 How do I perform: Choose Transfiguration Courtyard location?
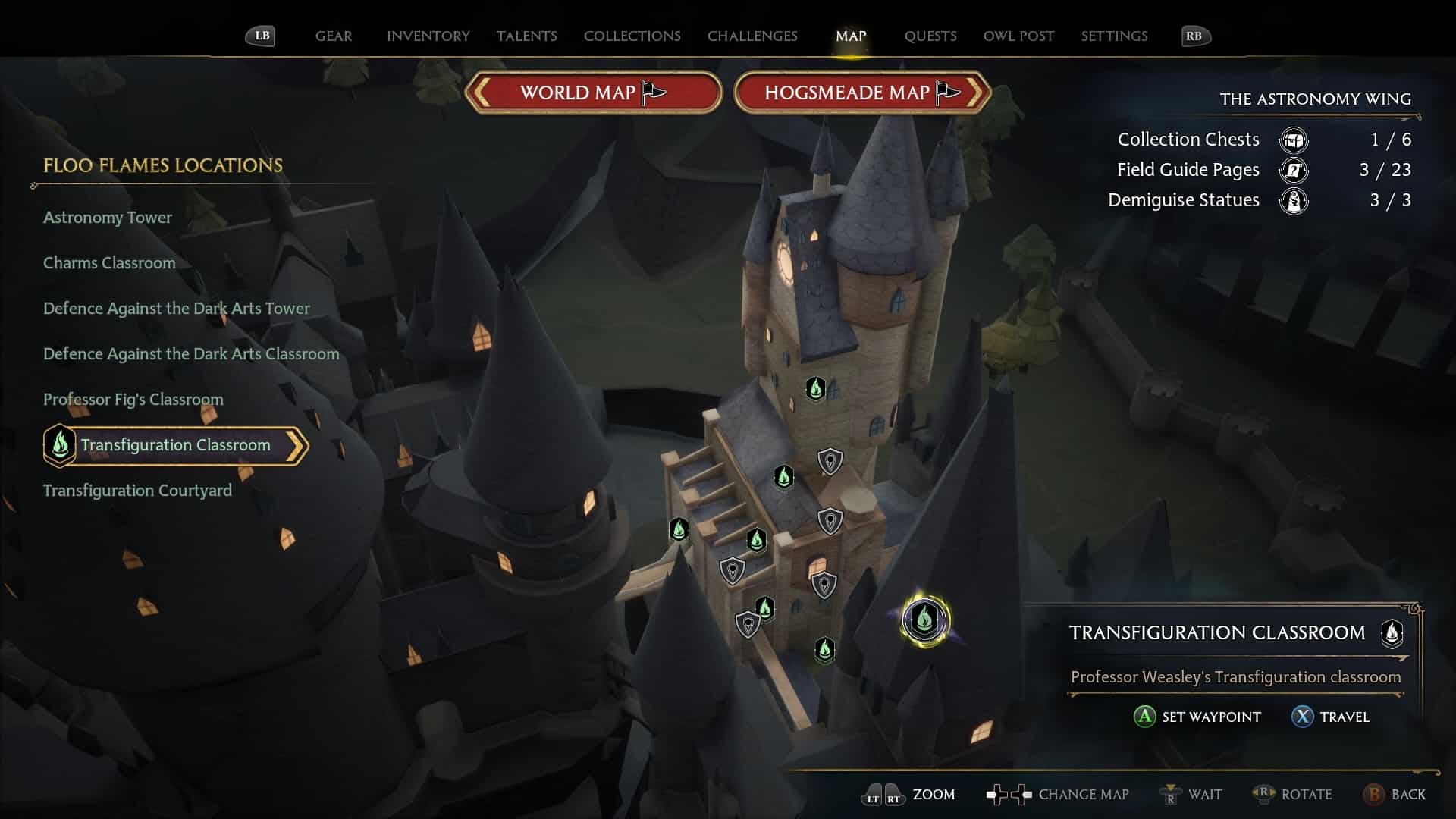pos(137,491)
